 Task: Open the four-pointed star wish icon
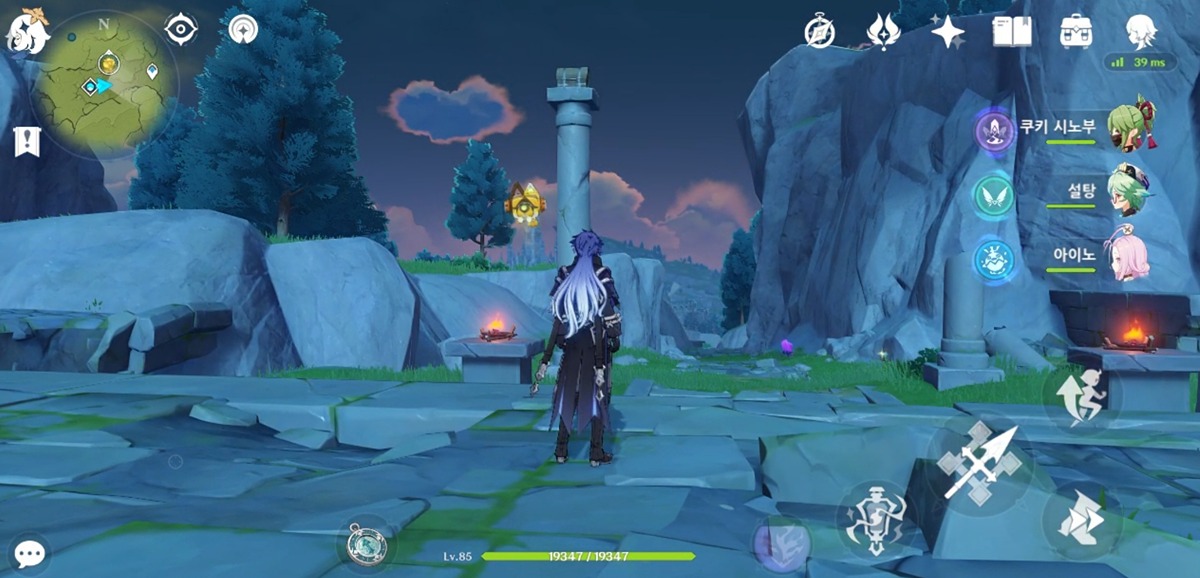point(947,32)
